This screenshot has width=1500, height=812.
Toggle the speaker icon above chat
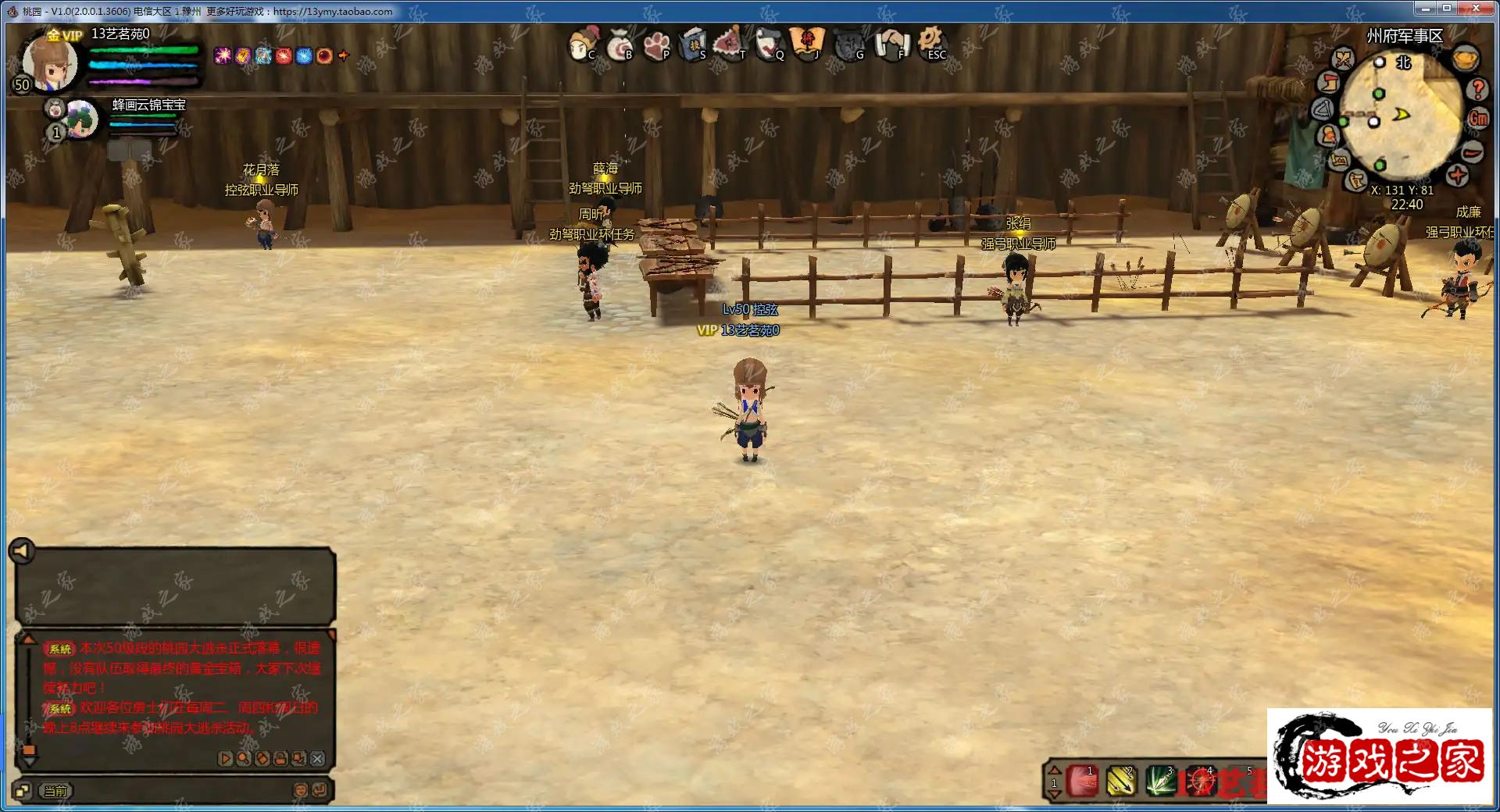point(21,551)
